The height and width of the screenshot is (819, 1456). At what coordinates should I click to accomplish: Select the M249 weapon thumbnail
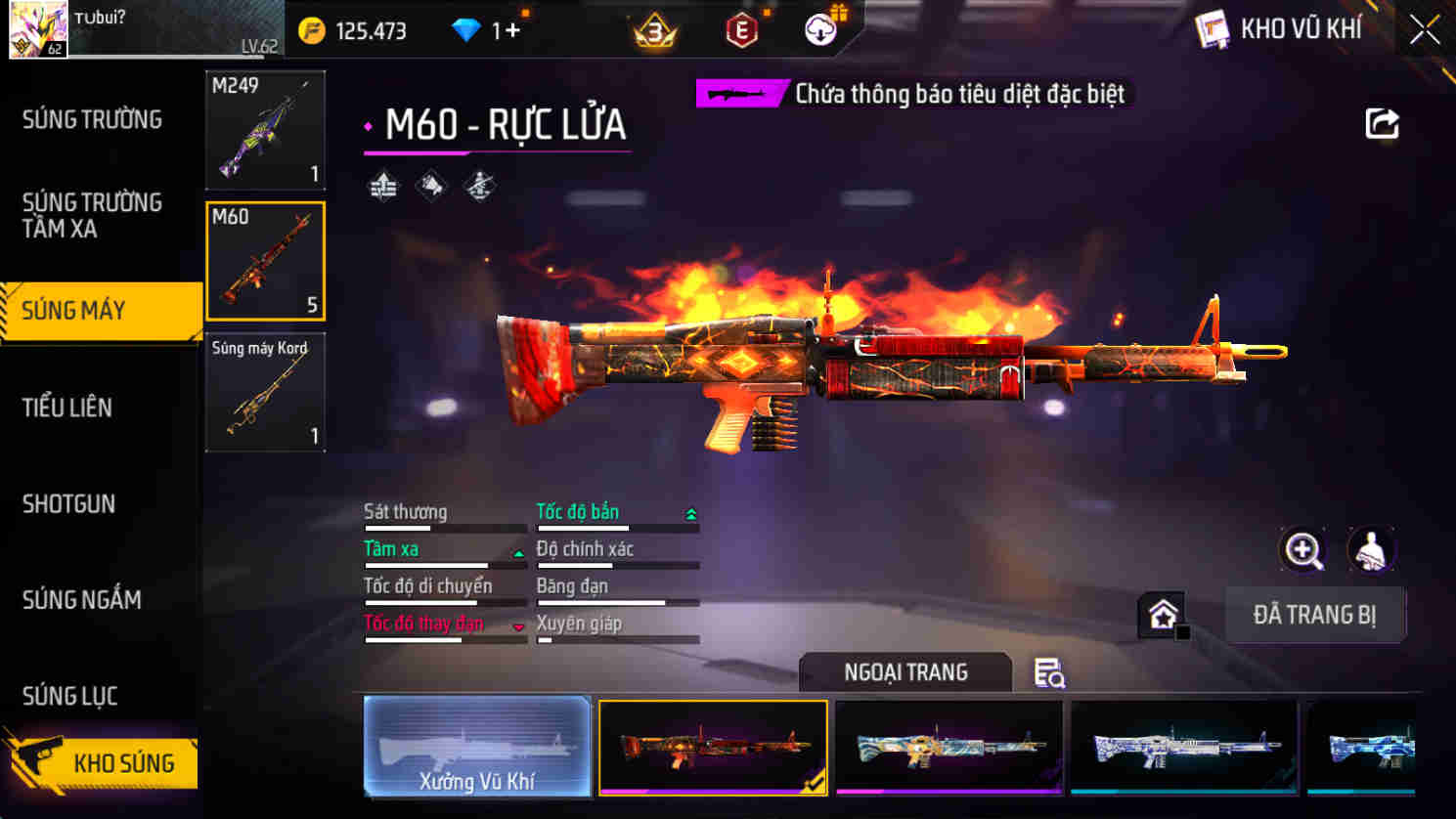[x=265, y=130]
